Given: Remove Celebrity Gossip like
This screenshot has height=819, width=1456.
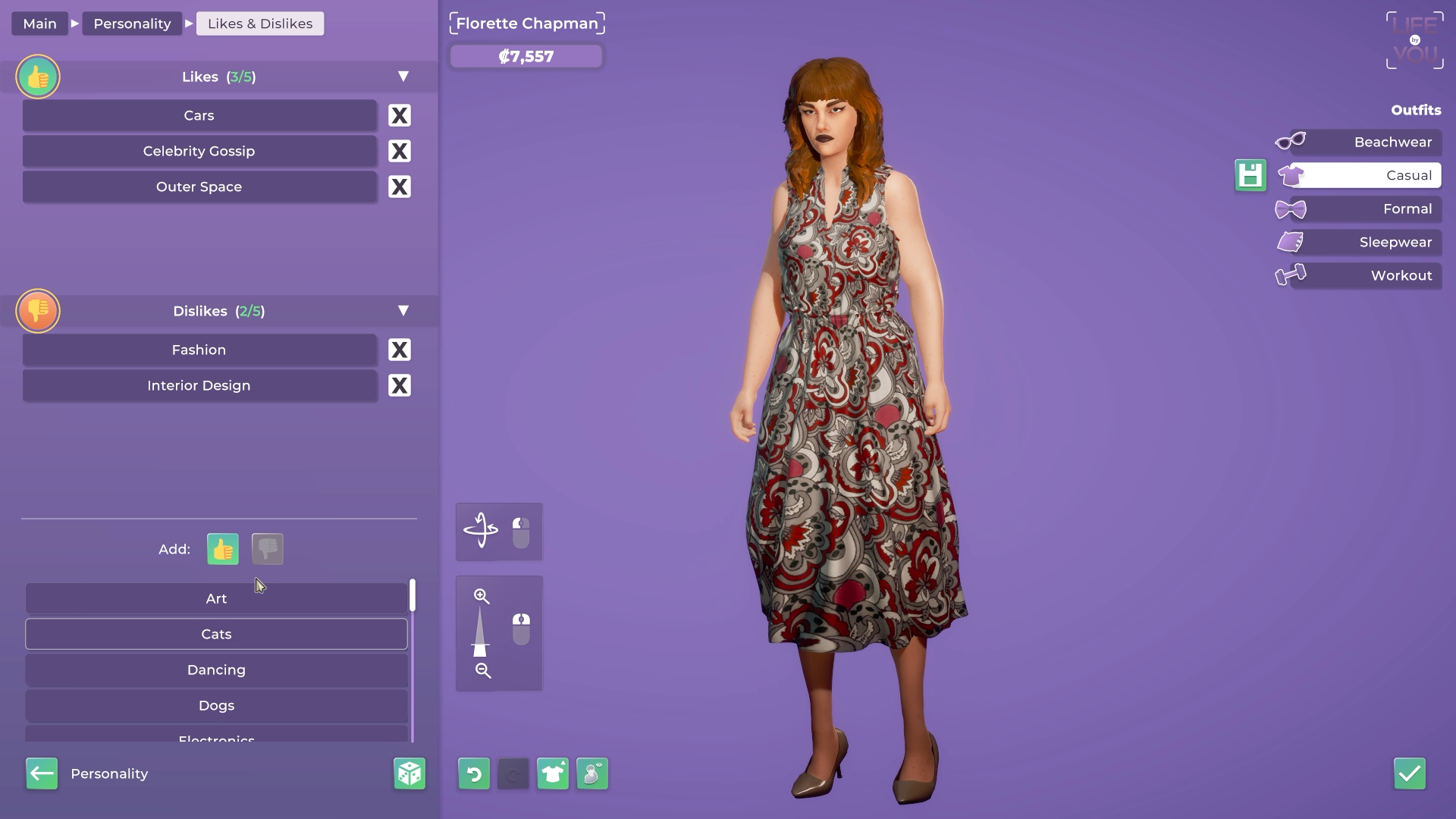Looking at the screenshot, I should 400,151.
